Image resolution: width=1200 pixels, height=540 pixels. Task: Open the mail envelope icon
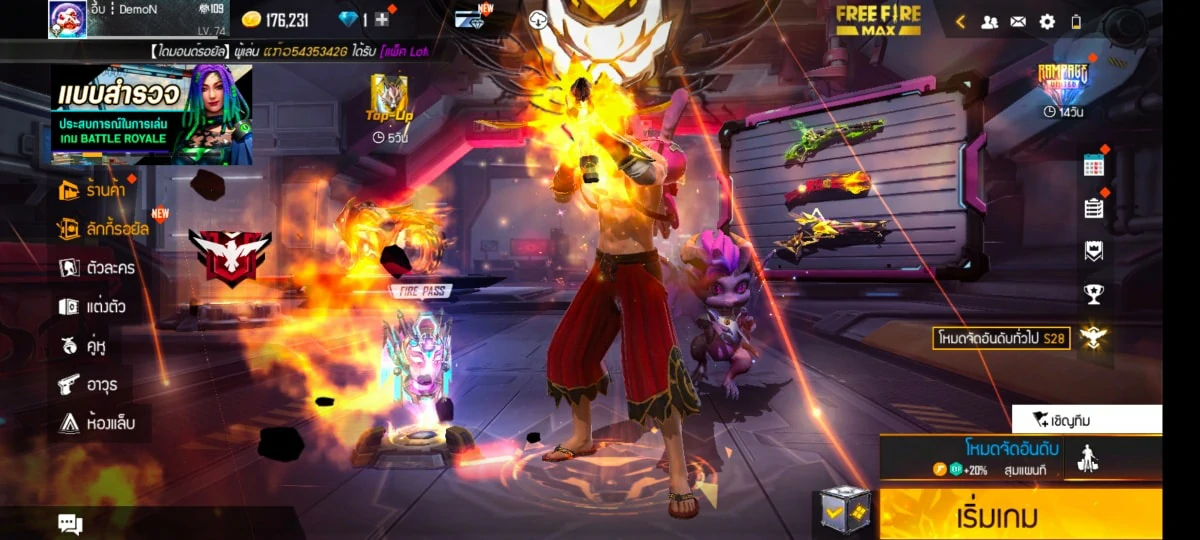pos(1018,21)
